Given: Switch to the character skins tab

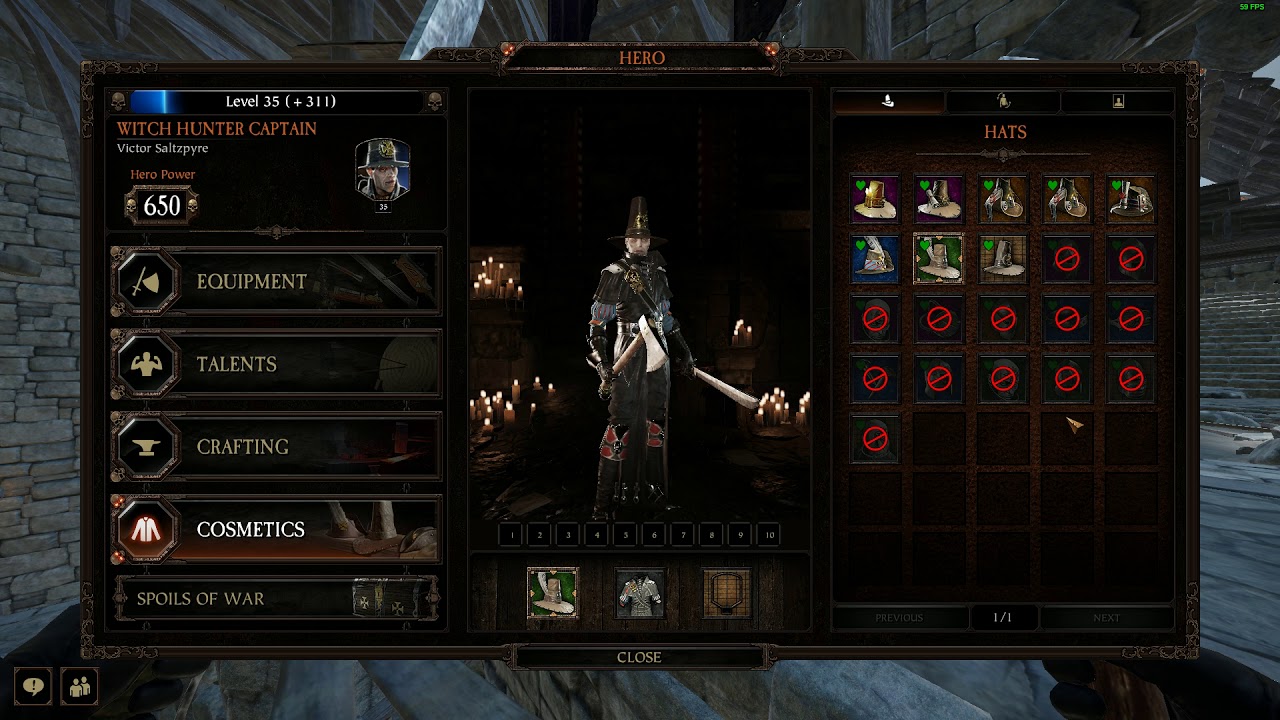Looking at the screenshot, I should click(1003, 101).
